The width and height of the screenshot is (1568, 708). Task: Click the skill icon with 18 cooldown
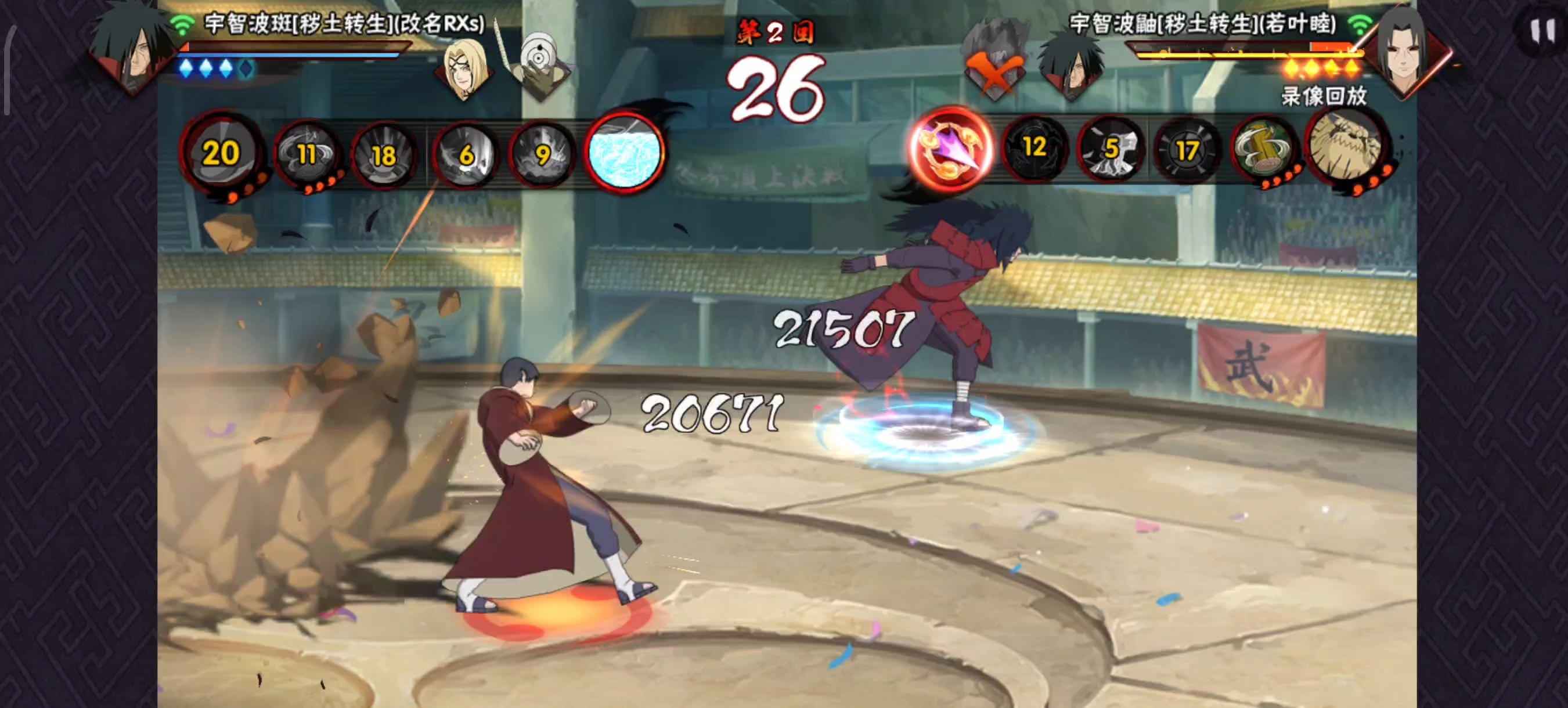(384, 156)
